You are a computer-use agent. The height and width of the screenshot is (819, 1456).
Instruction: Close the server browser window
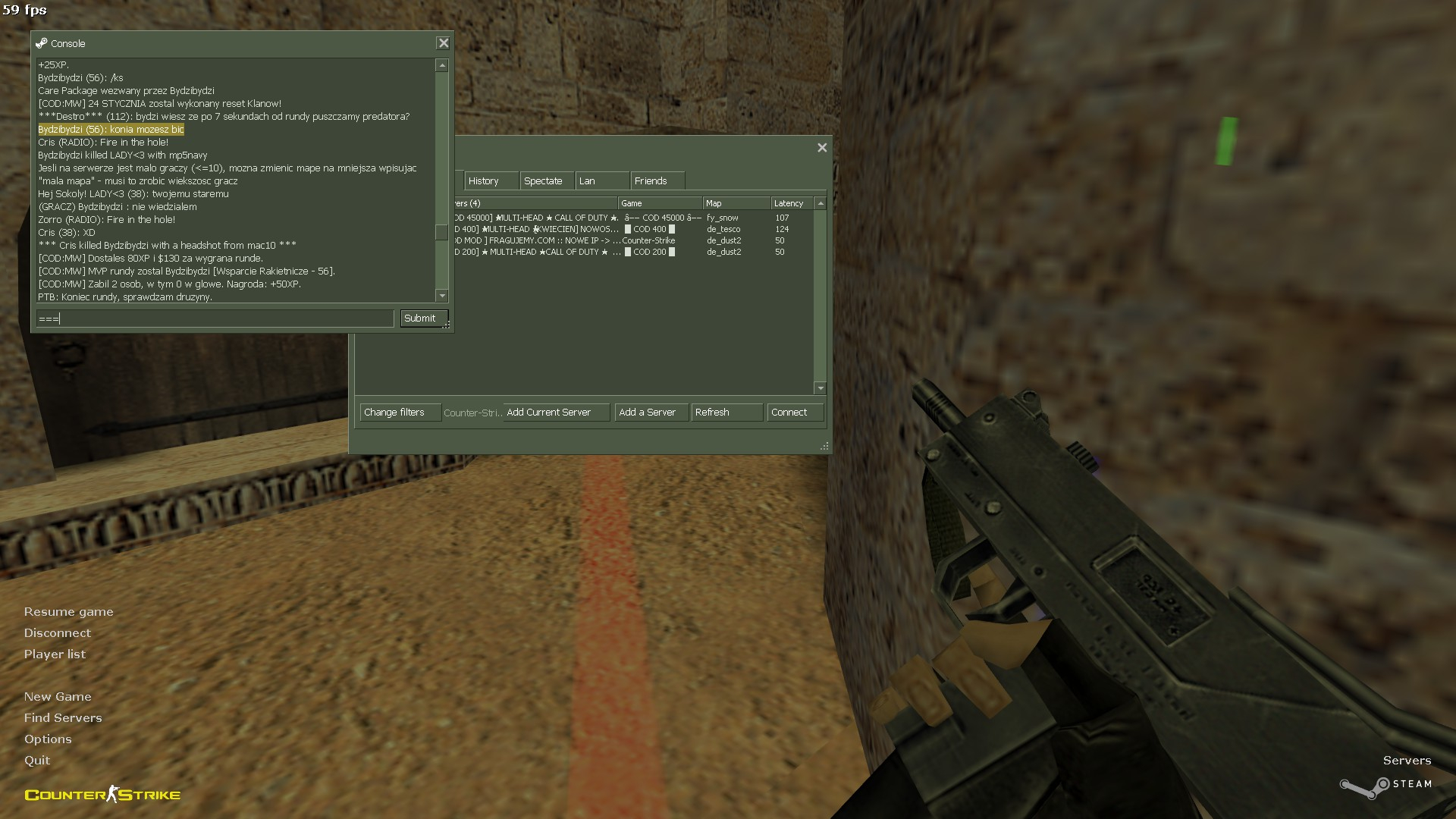(822, 148)
